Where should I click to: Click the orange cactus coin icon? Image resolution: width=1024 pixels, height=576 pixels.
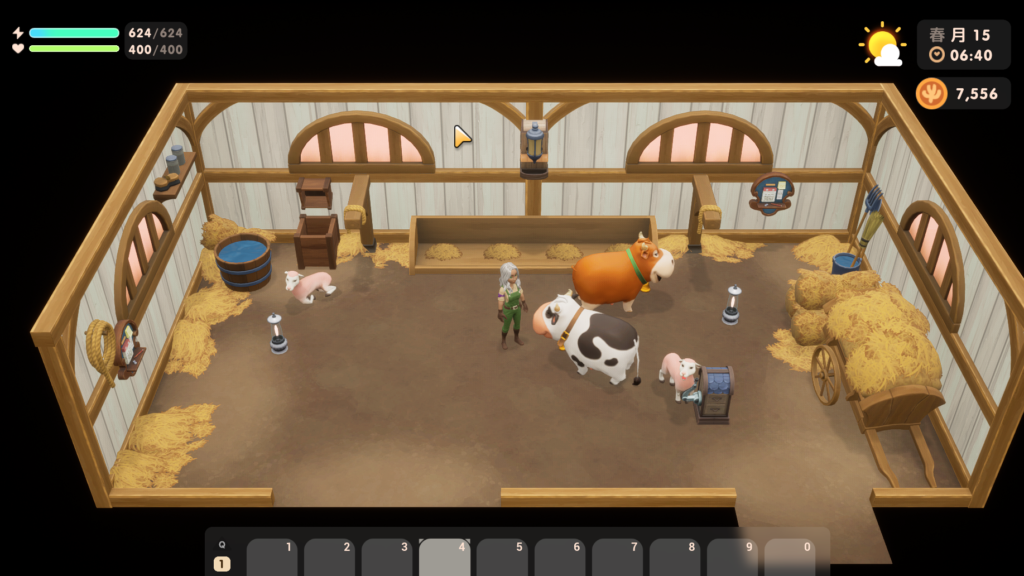click(x=932, y=94)
